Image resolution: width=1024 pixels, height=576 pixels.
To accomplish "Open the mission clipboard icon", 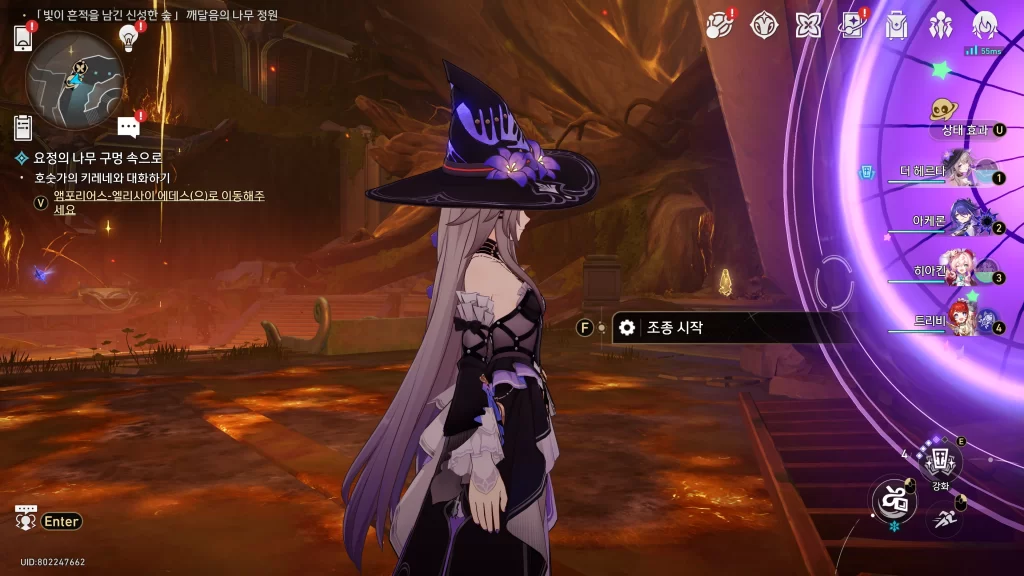I will tap(23, 127).
